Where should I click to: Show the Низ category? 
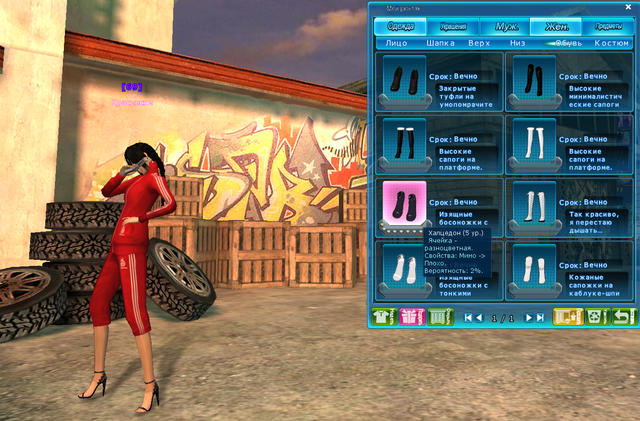[x=517, y=43]
